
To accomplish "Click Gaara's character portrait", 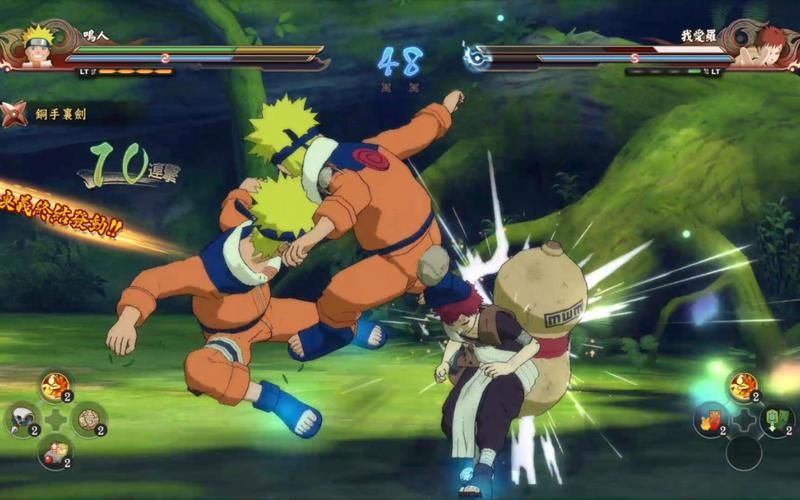I will point(765,47).
